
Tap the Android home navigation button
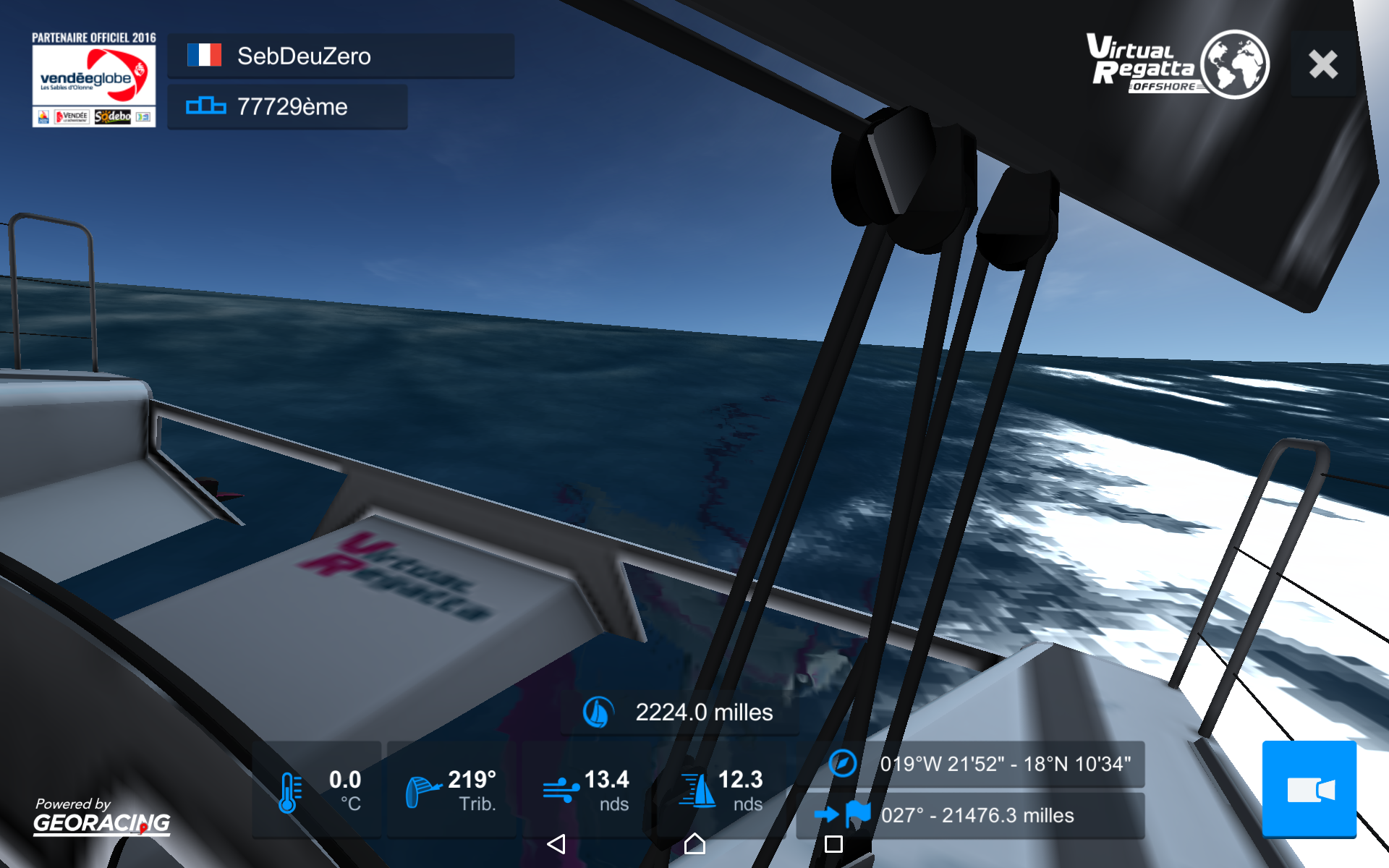(x=694, y=843)
